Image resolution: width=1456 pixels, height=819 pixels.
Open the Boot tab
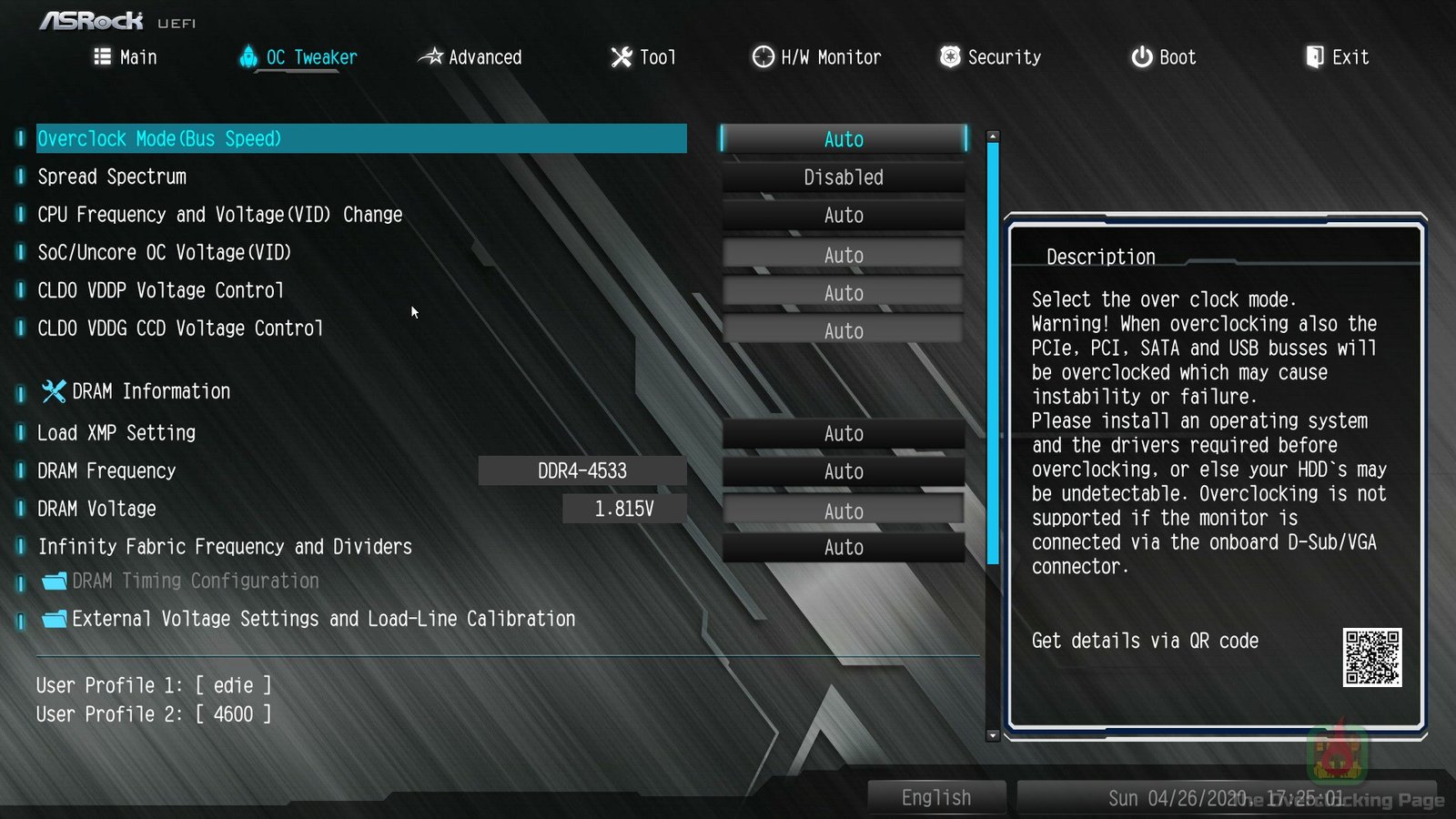click(x=1164, y=57)
